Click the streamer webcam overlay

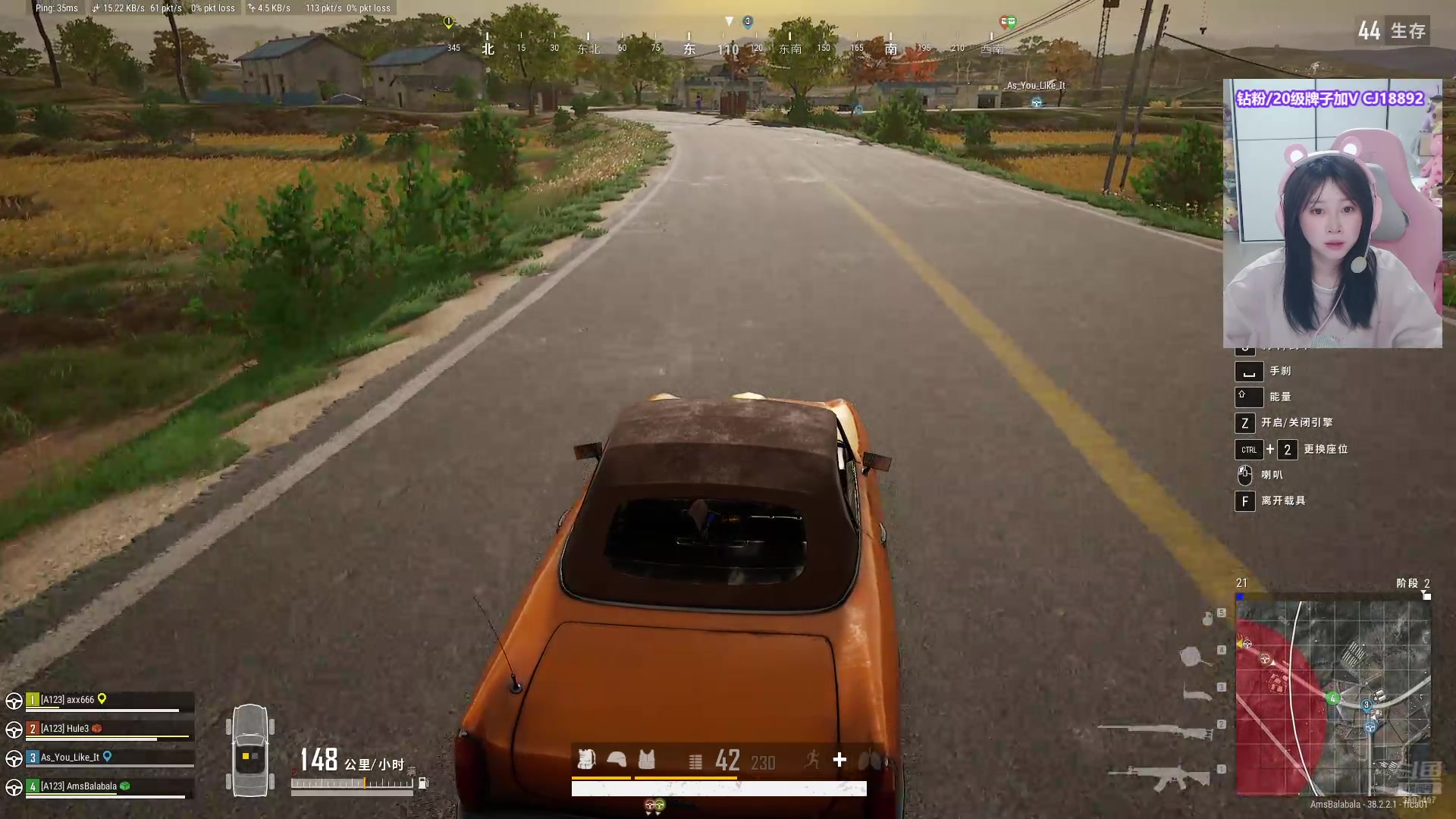pyautogui.click(x=1332, y=214)
